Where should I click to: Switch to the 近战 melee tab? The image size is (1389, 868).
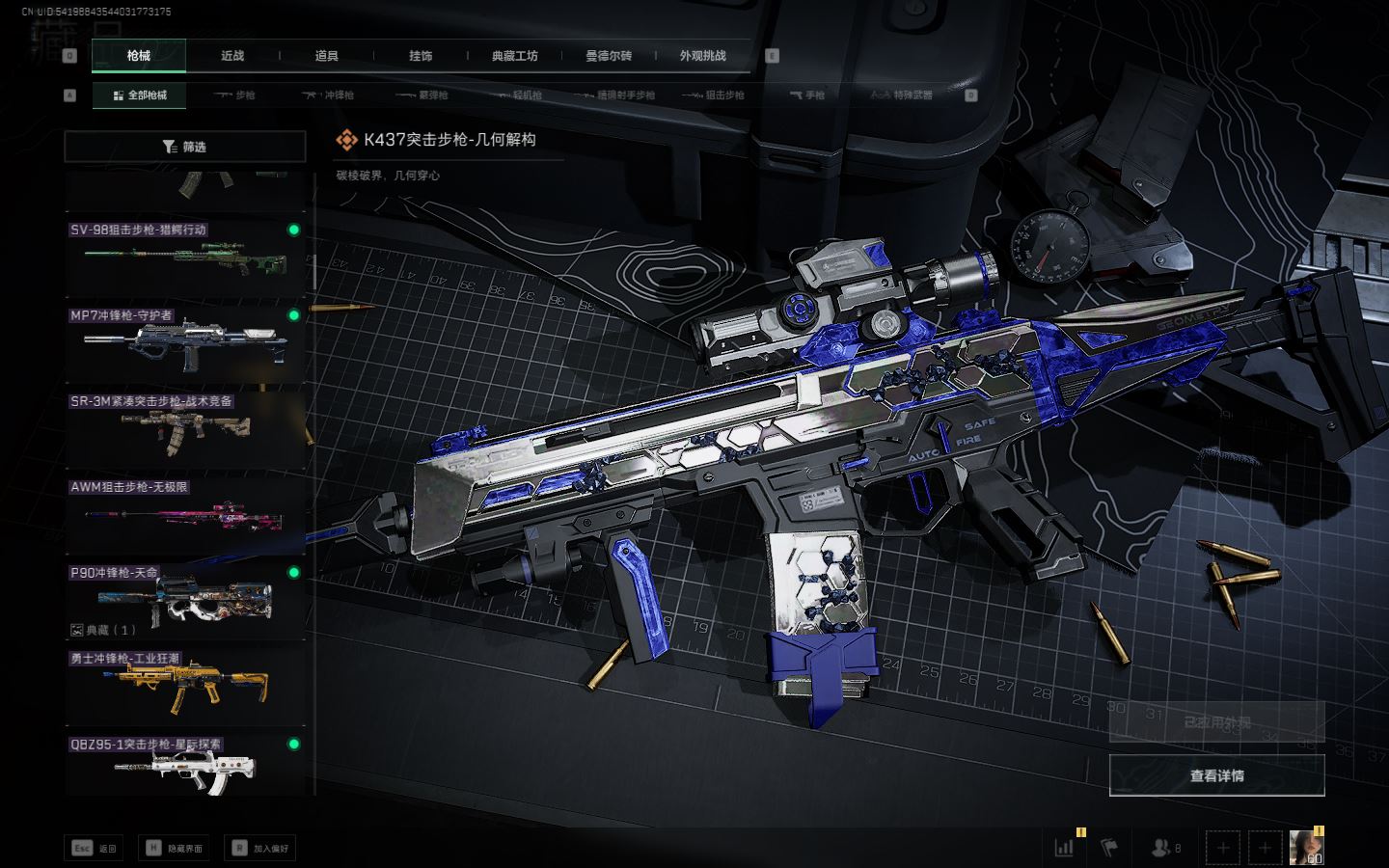pos(232,56)
